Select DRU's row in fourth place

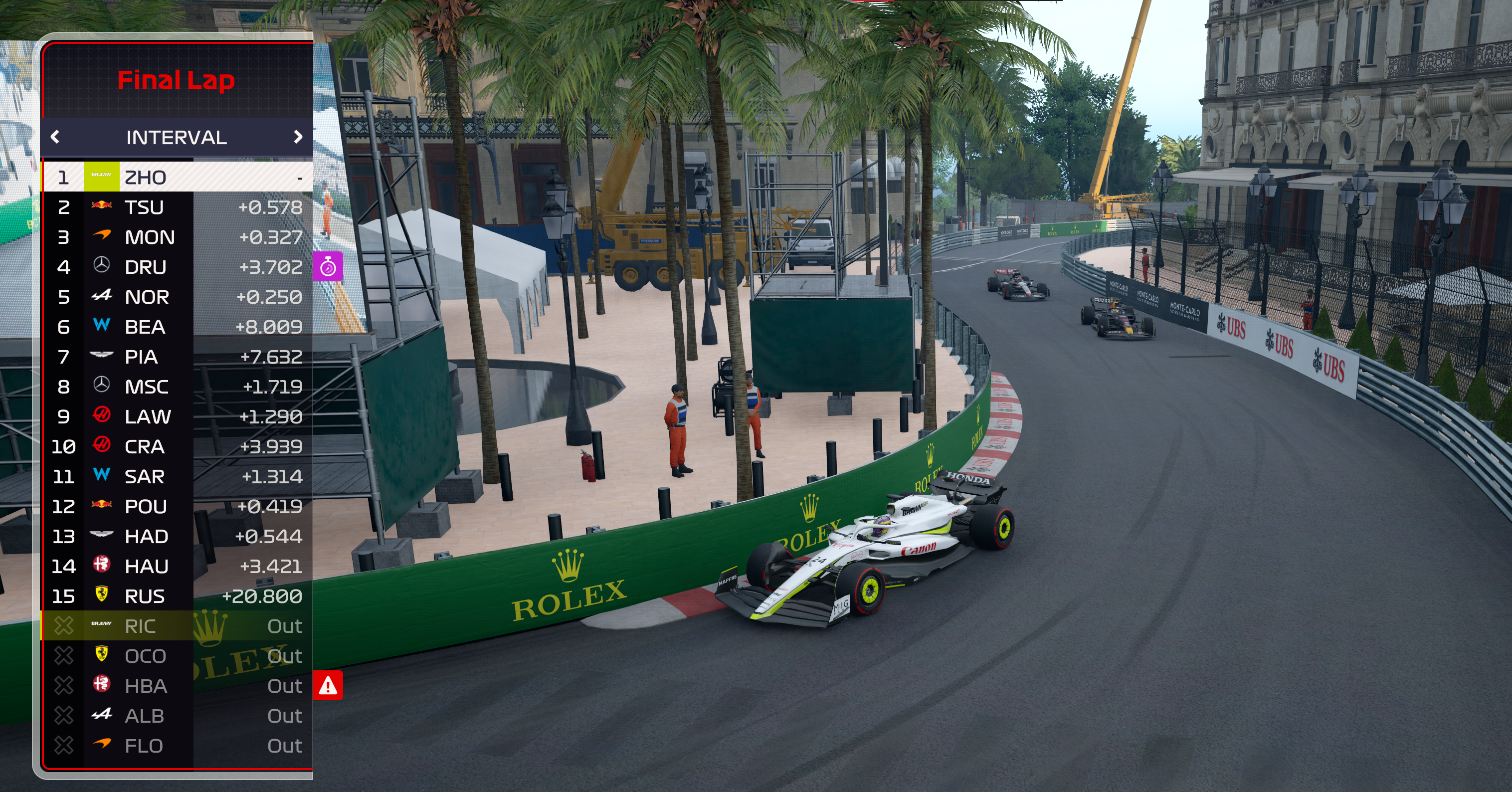[x=176, y=267]
